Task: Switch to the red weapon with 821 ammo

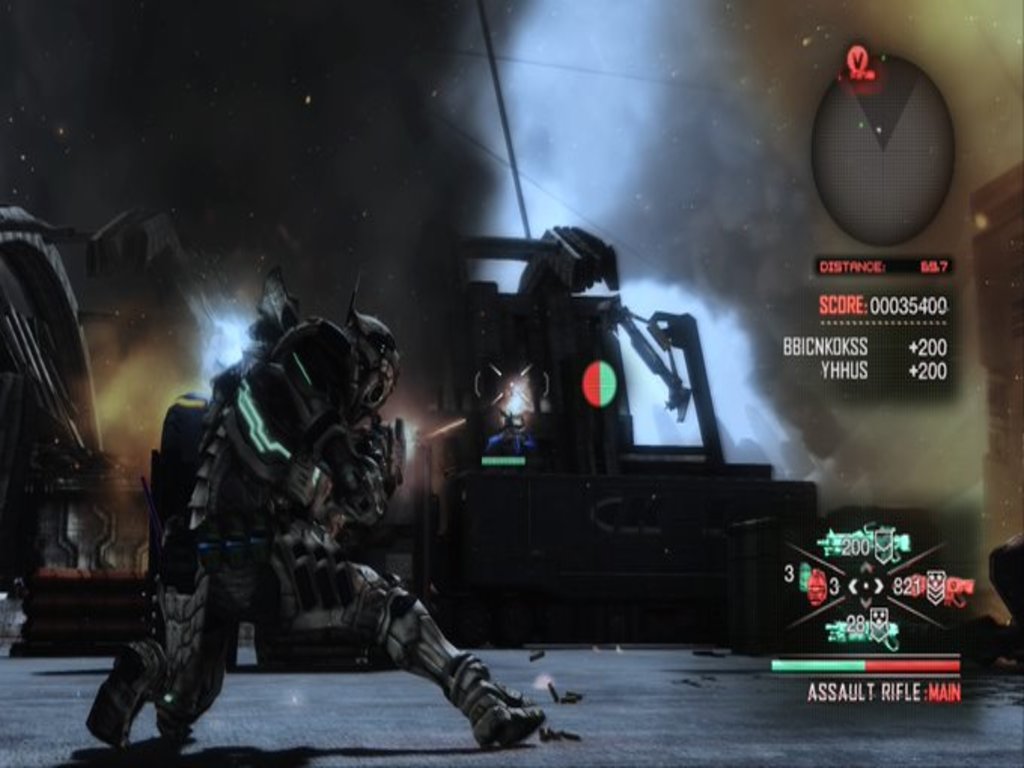Action: [940, 586]
